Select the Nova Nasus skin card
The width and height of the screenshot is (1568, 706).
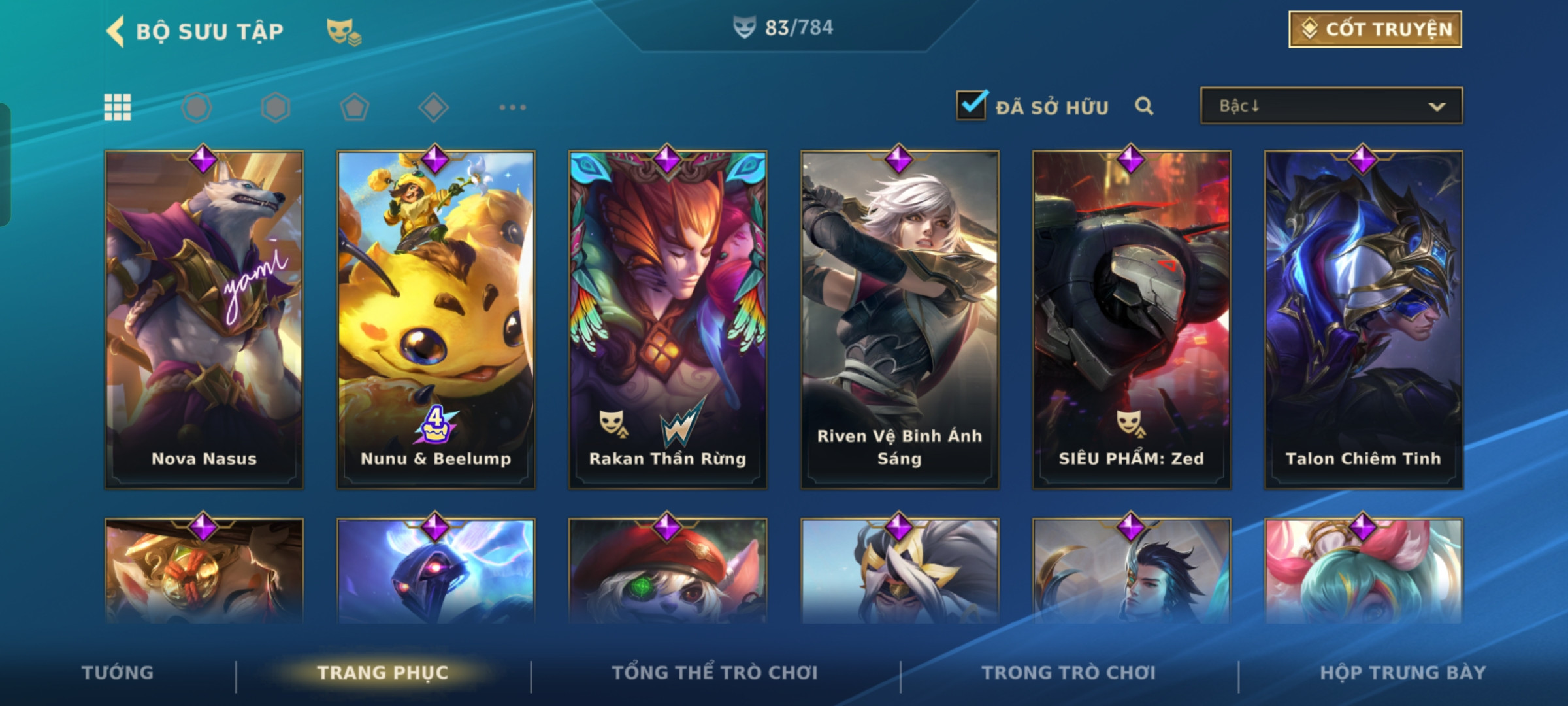[x=204, y=320]
